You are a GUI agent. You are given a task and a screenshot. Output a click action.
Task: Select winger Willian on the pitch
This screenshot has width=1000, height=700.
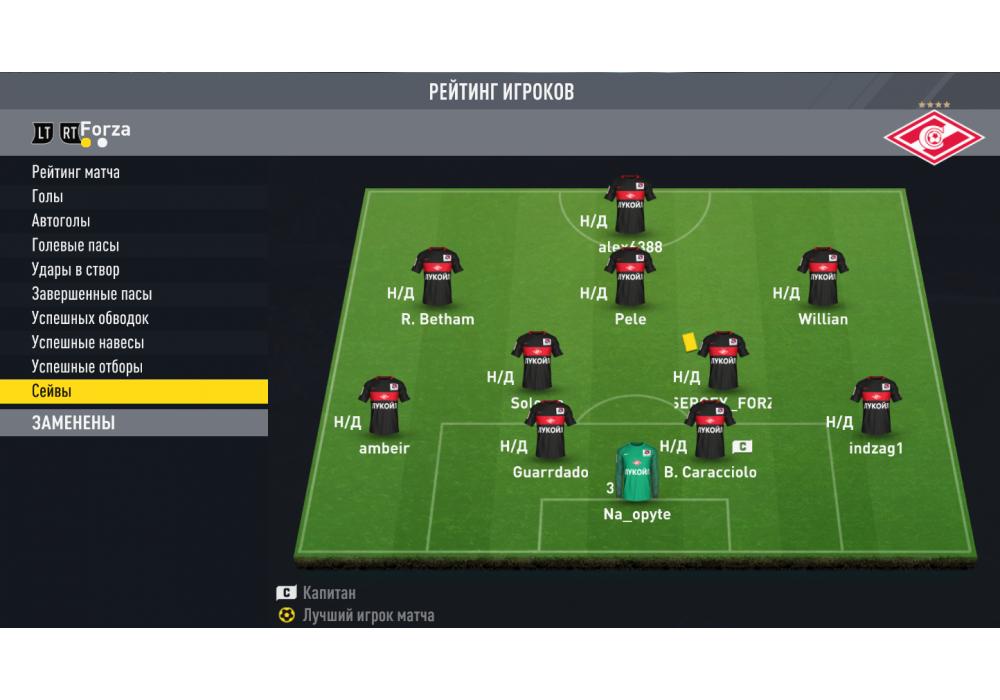tap(823, 277)
